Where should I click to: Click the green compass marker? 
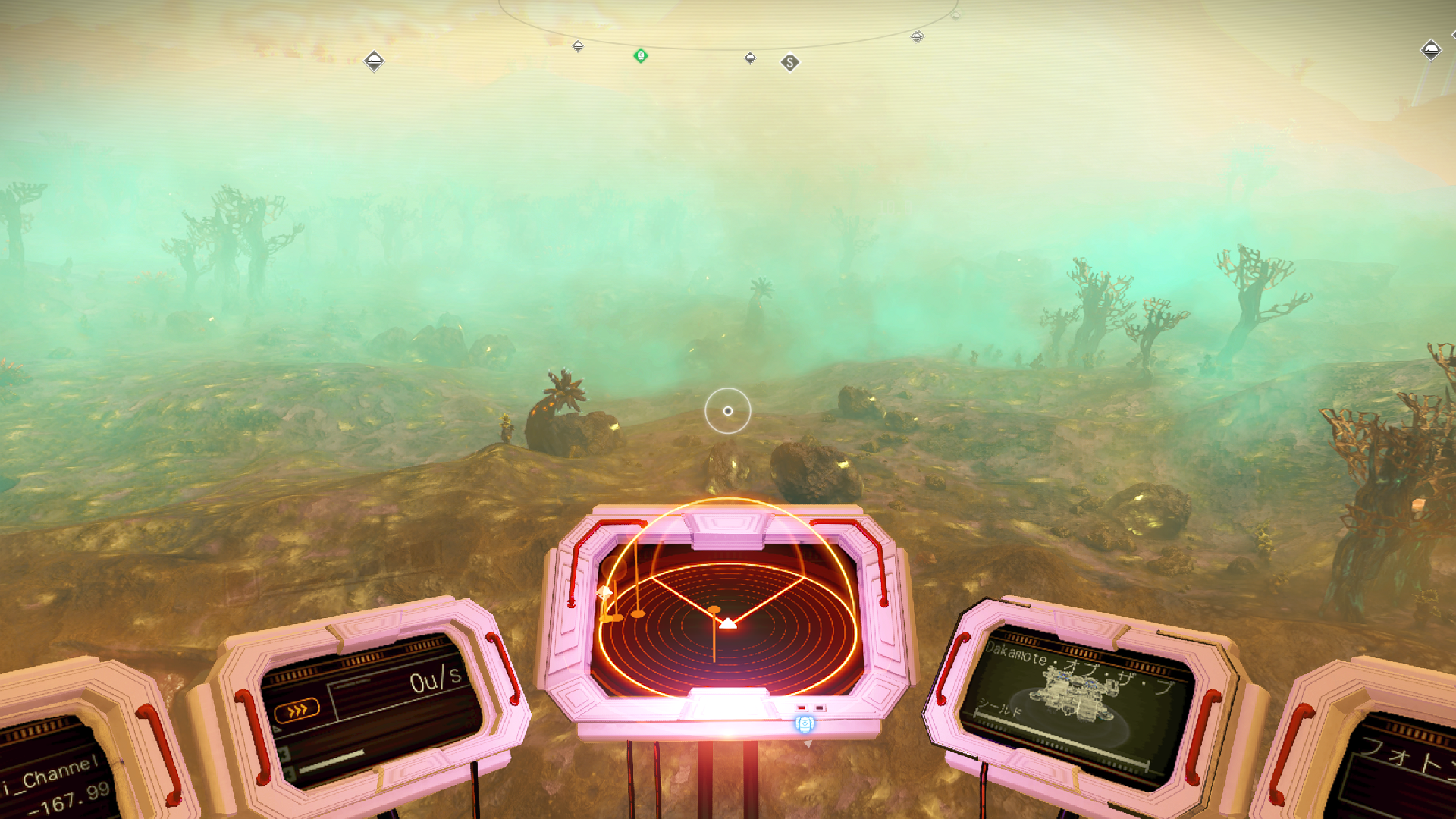pyautogui.click(x=641, y=55)
